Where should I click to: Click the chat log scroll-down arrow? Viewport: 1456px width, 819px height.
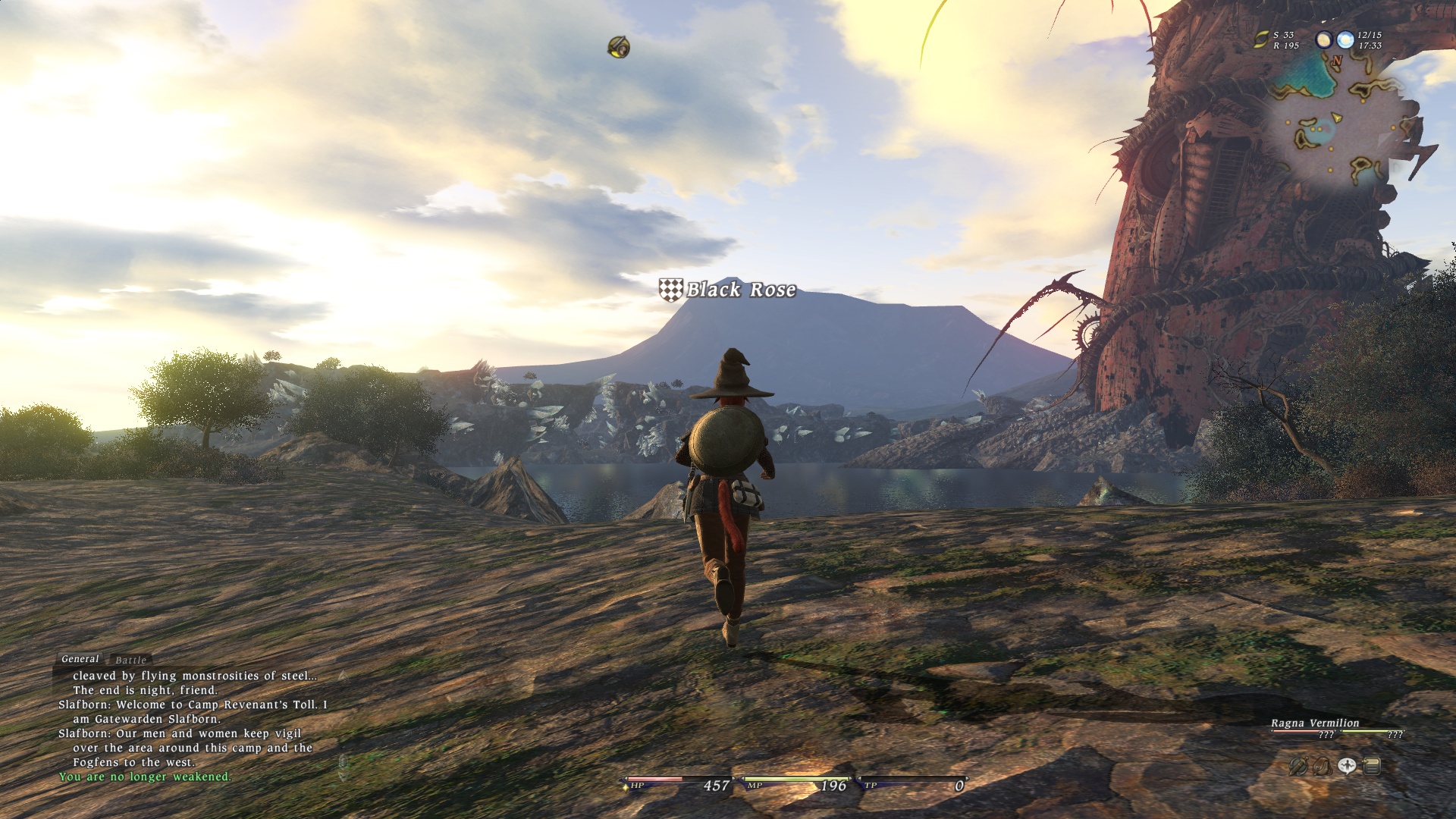click(343, 775)
